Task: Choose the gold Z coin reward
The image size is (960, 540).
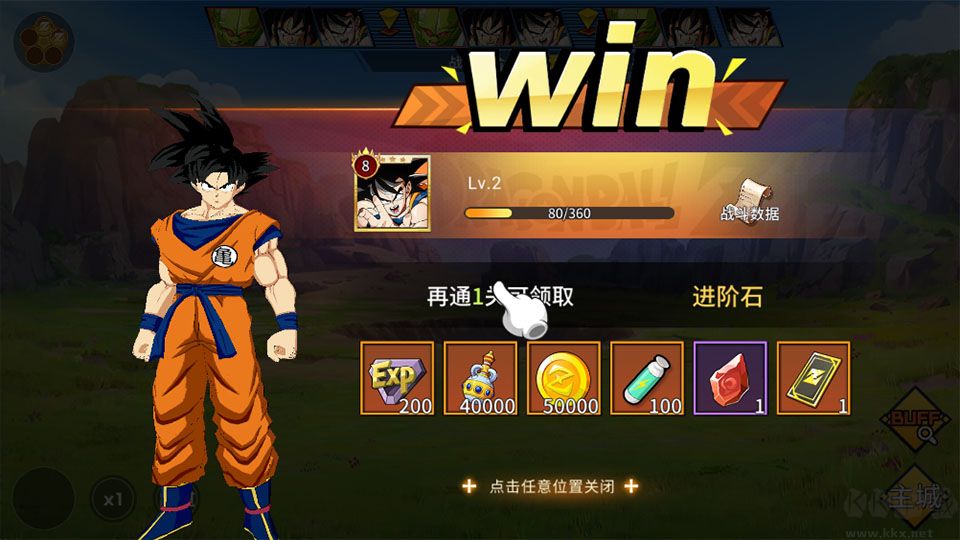Action: (x=563, y=378)
